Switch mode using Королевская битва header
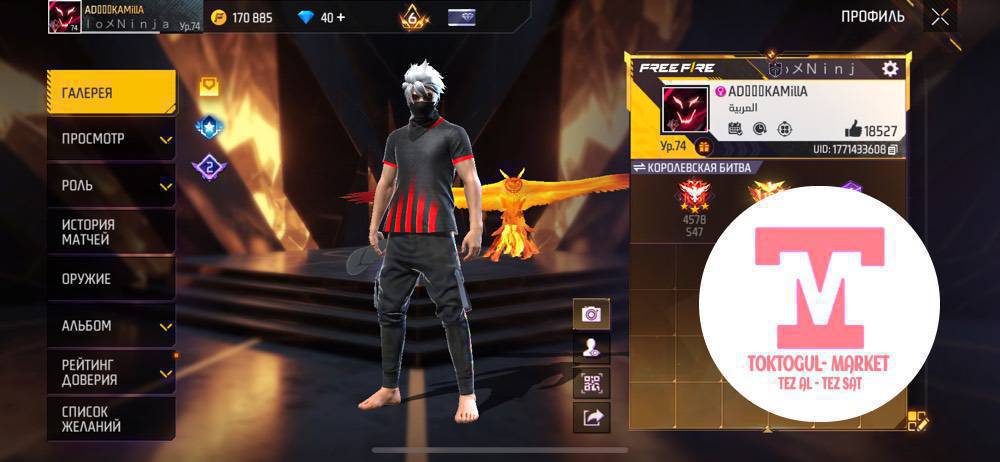 point(692,167)
